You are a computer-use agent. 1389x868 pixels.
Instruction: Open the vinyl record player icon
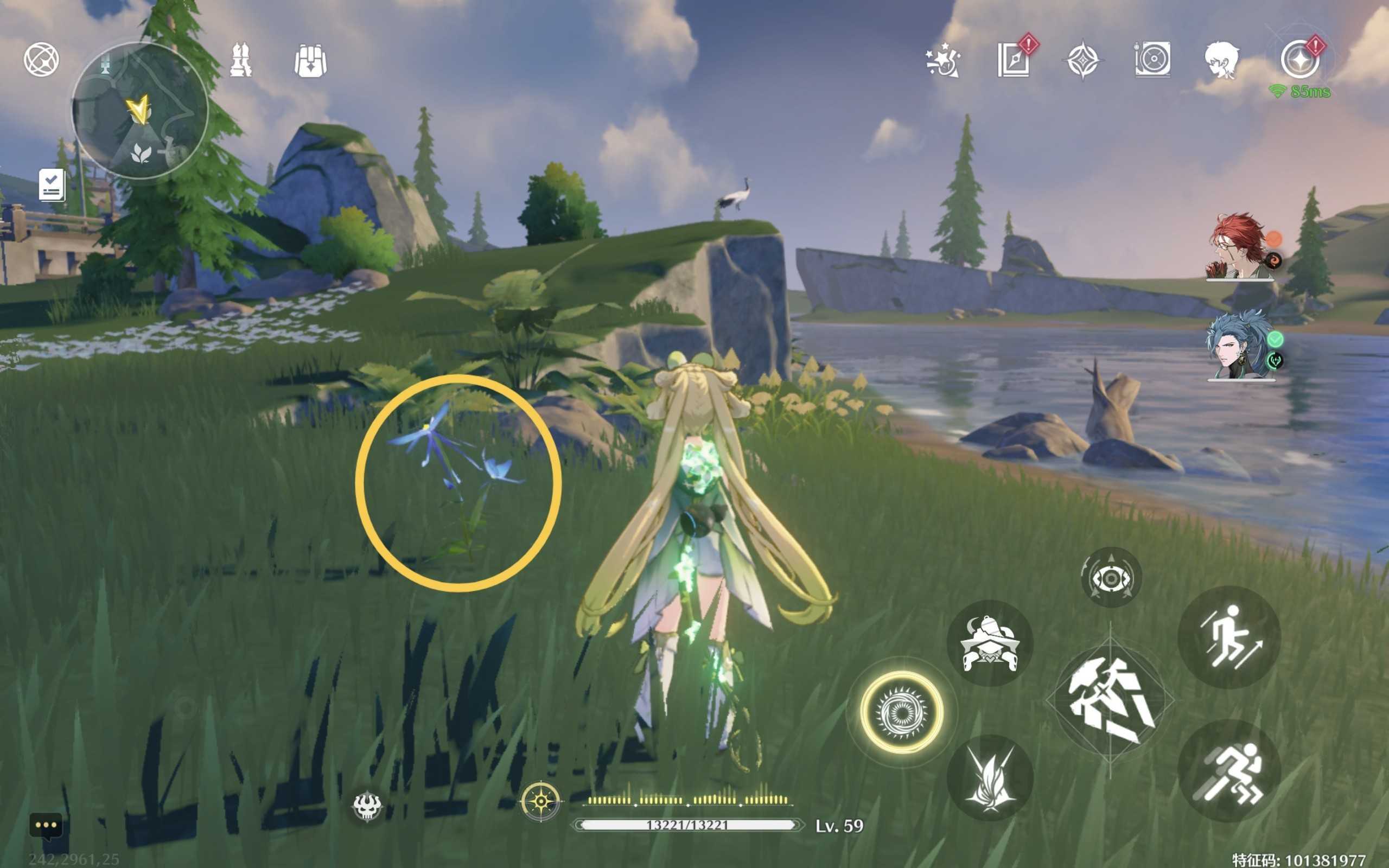(x=1152, y=59)
